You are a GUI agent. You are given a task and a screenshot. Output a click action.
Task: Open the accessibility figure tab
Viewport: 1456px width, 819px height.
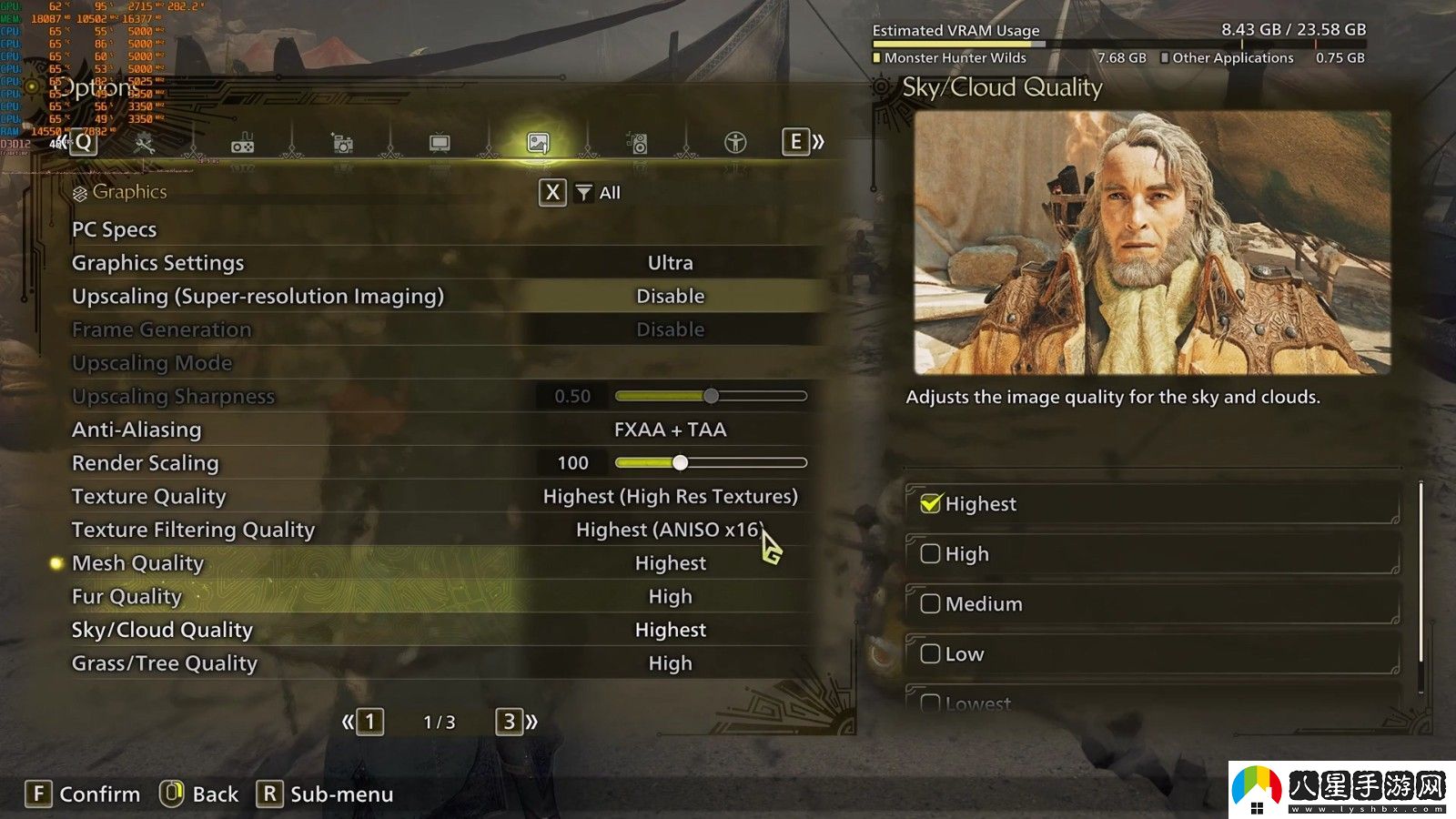pyautogui.click(x=735, y=143)
